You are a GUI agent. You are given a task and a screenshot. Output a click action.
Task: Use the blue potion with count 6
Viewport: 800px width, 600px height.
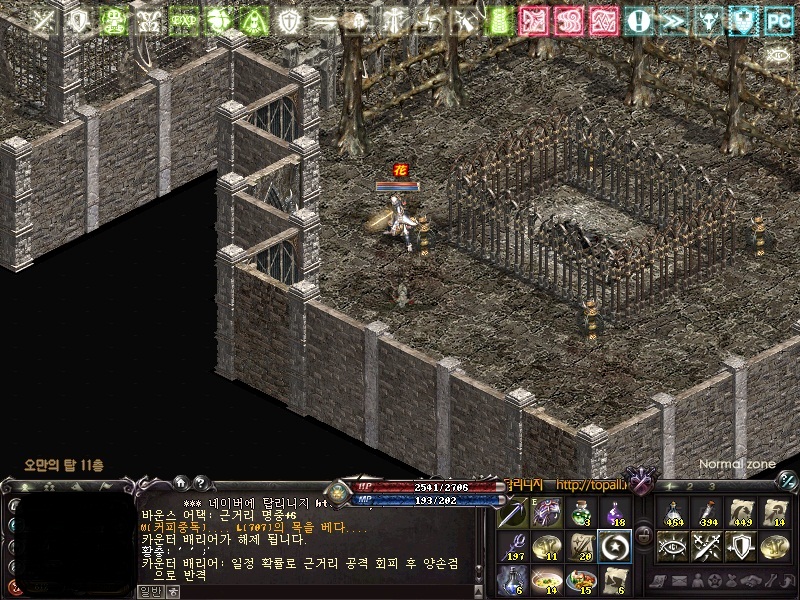pyautogui.click(x=513, y=578)
